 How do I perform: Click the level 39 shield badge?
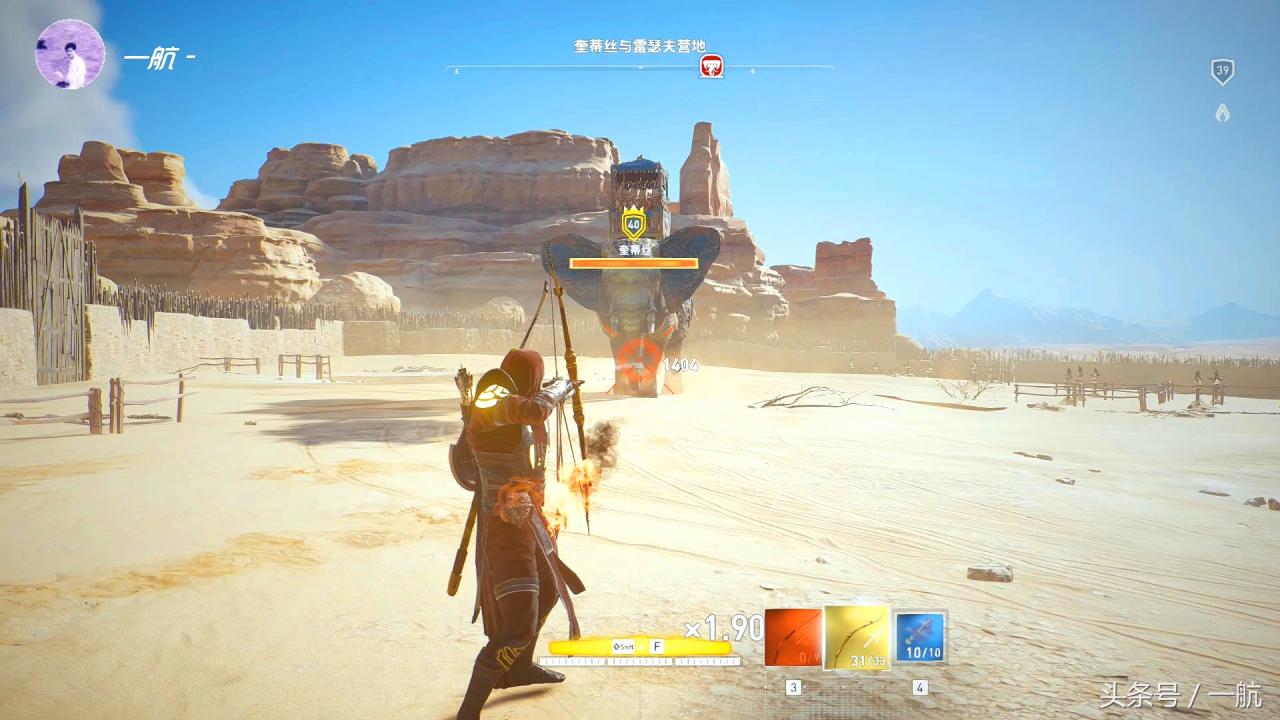[x=1222, y=71]
